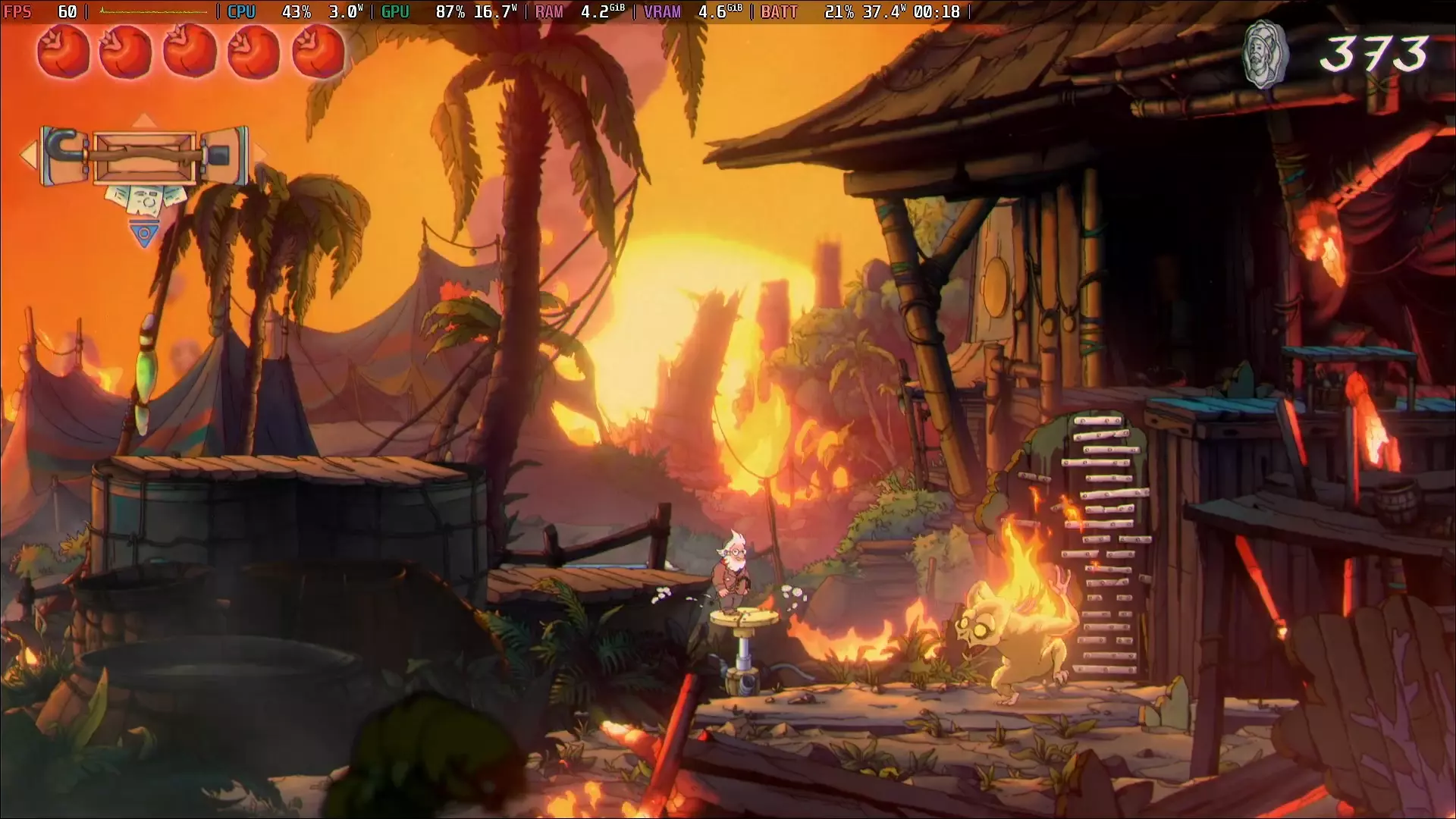Click the up arrow above weapon selector
The width and height of the screenshot is (1456, 819).
[144, 121]
